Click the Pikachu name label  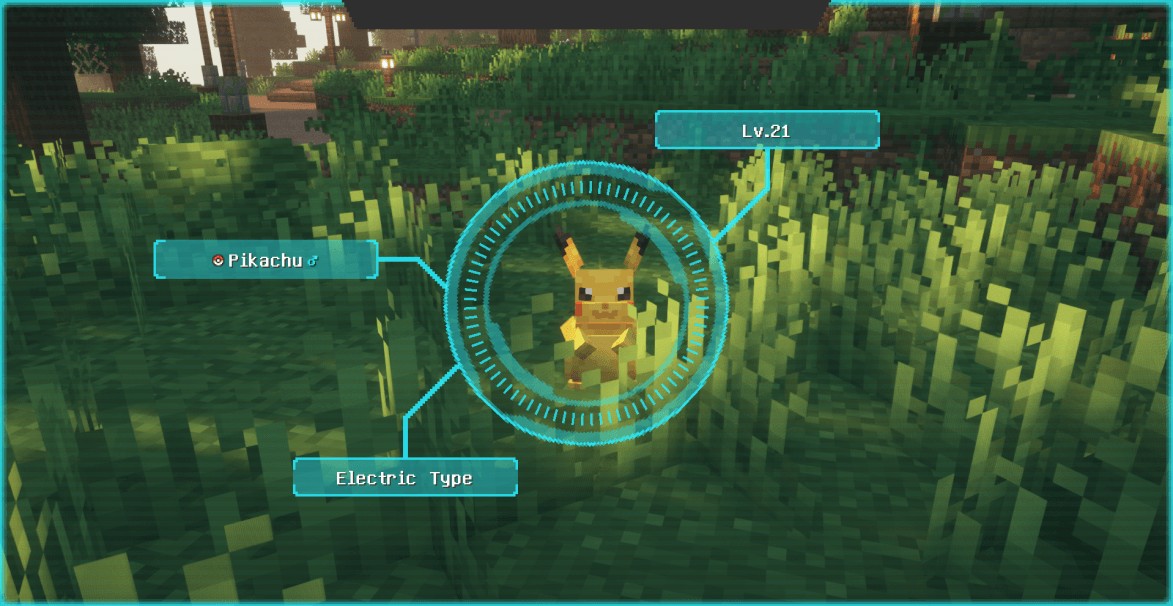[x=265, y=260]
